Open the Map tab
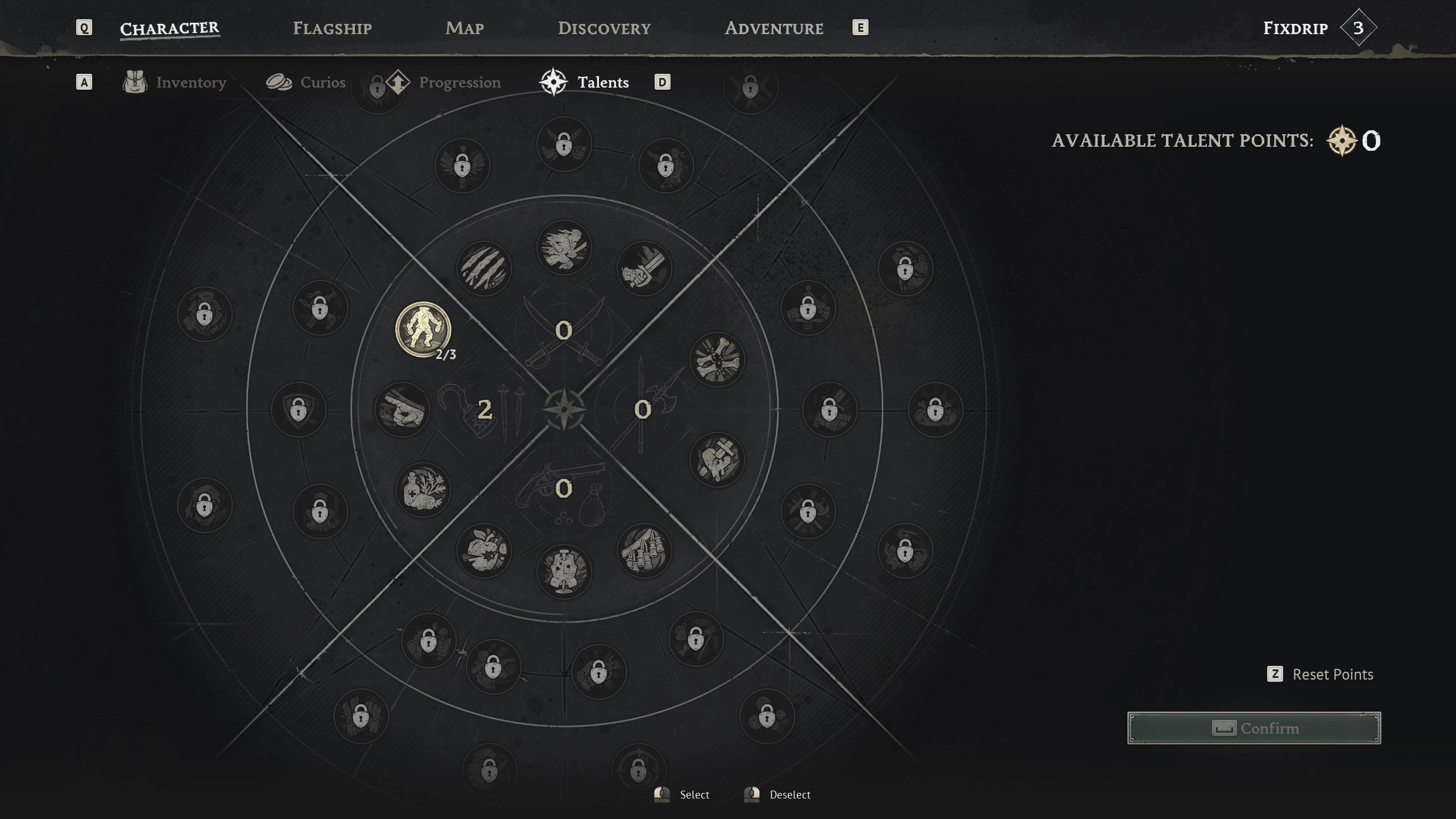This screenshot has height=819, width=1456. [x=464, y=28]
